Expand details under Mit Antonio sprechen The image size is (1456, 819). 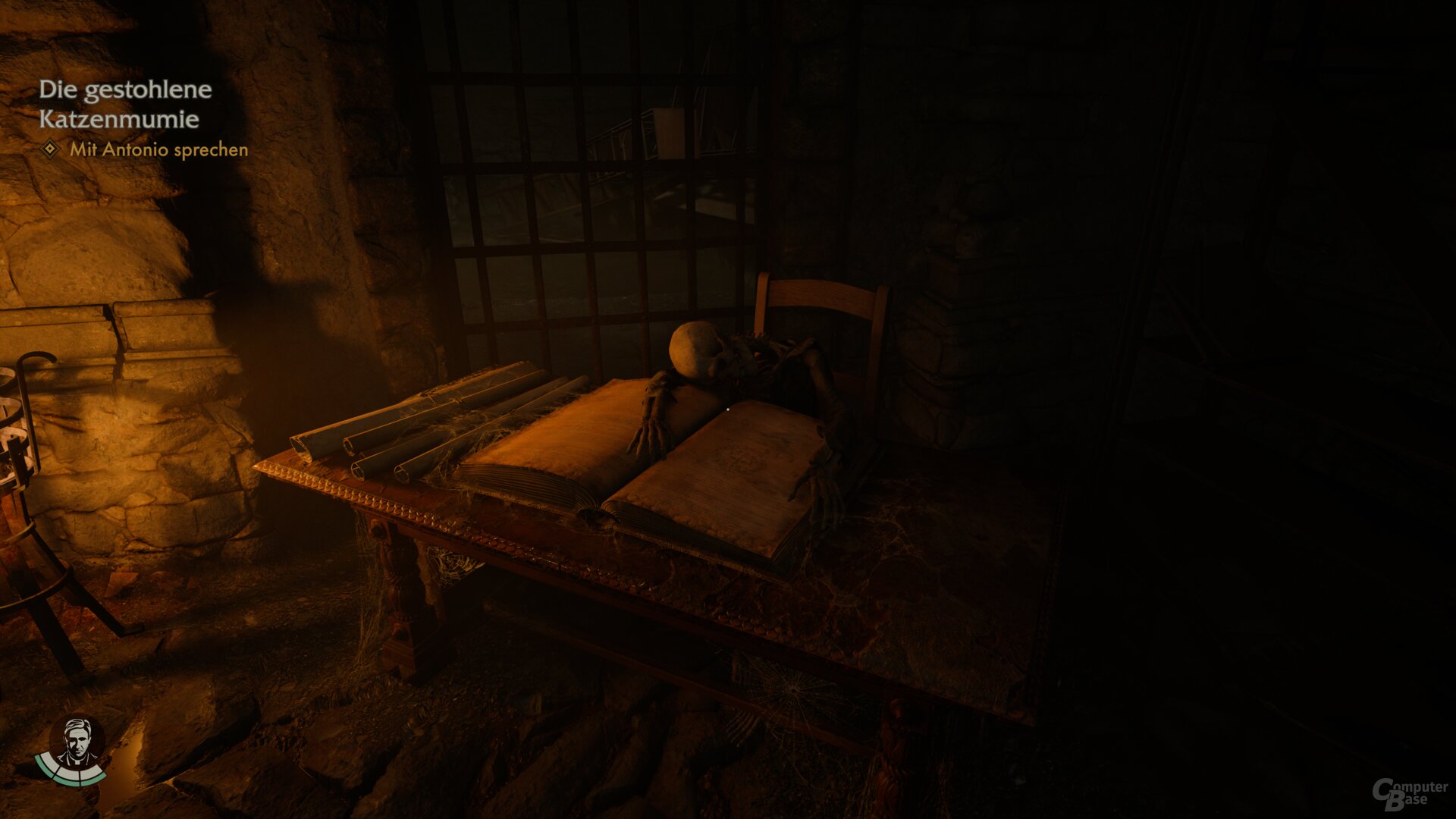159,151
